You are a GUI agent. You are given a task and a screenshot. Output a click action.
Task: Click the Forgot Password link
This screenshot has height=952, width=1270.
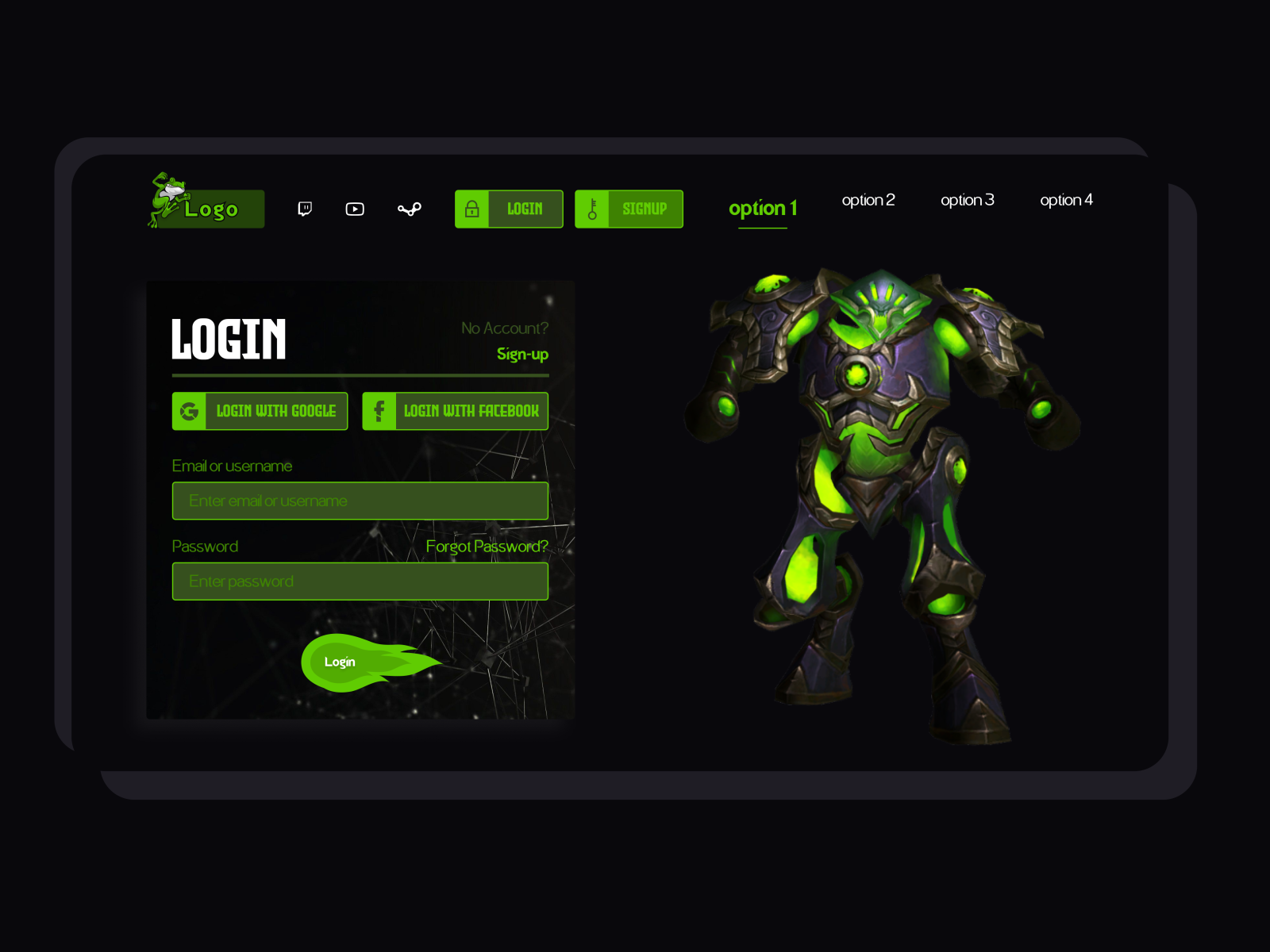487,546
